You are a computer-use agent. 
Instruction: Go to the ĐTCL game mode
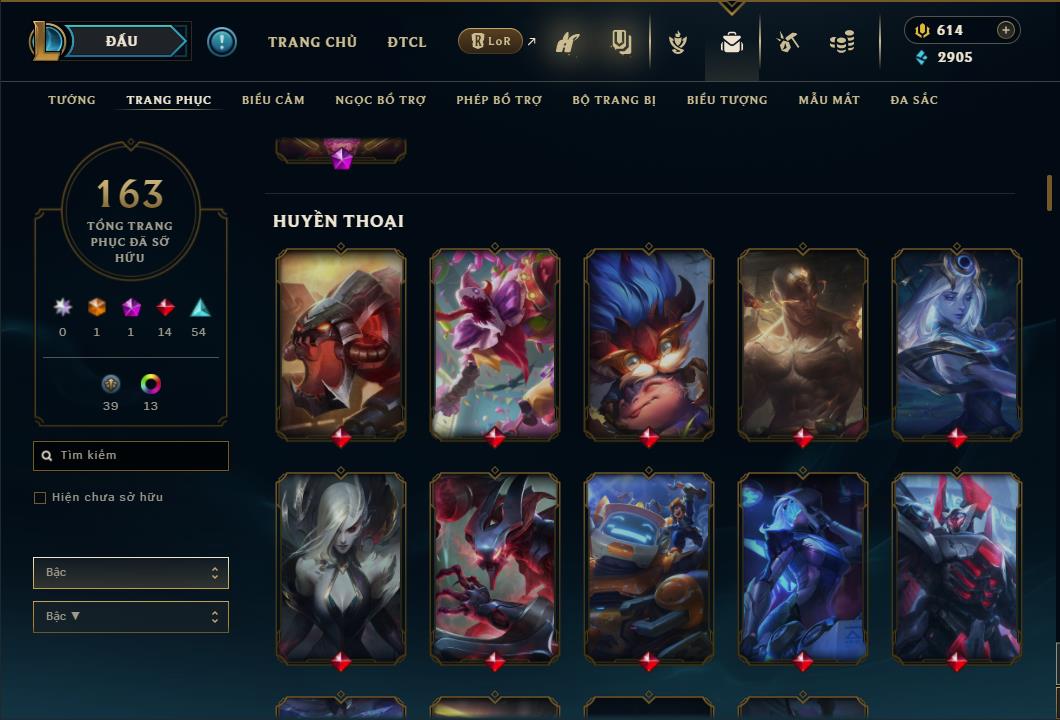407,42
